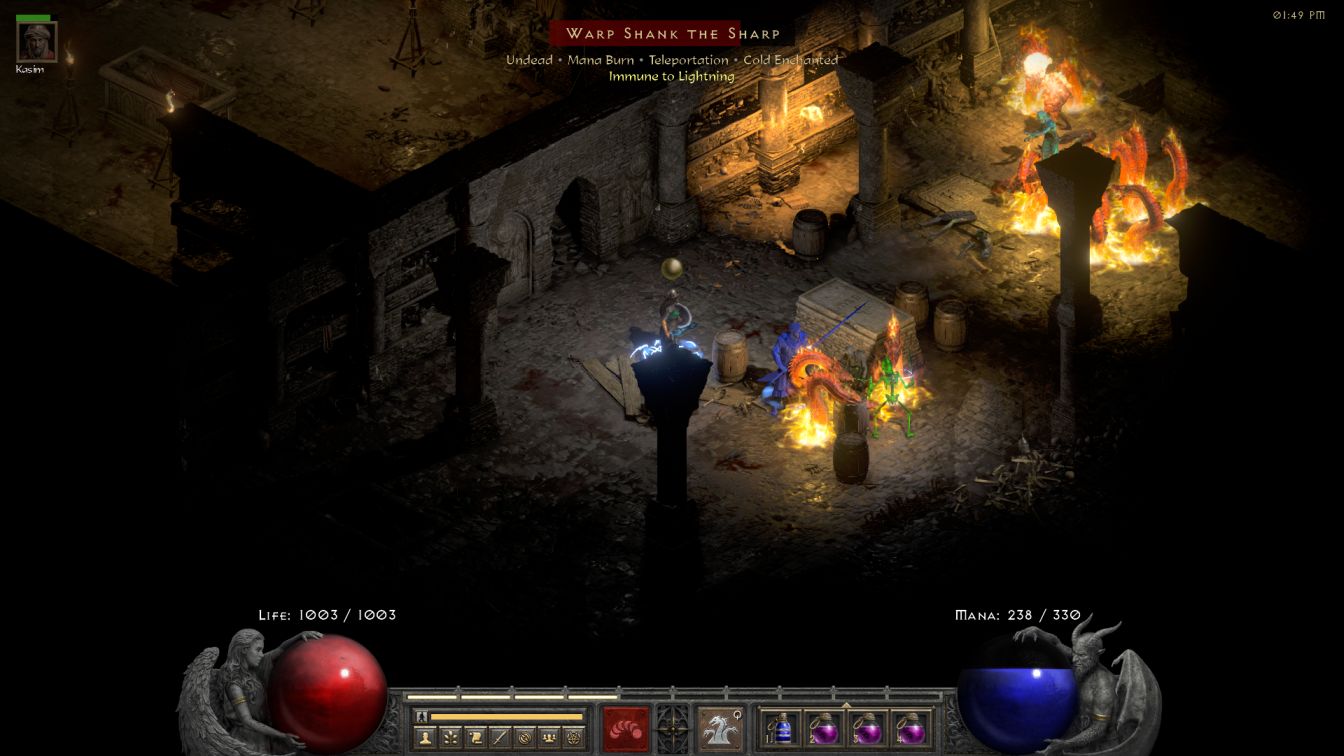Select the Hydra right-click skill icon

click(x=719, y=727)
